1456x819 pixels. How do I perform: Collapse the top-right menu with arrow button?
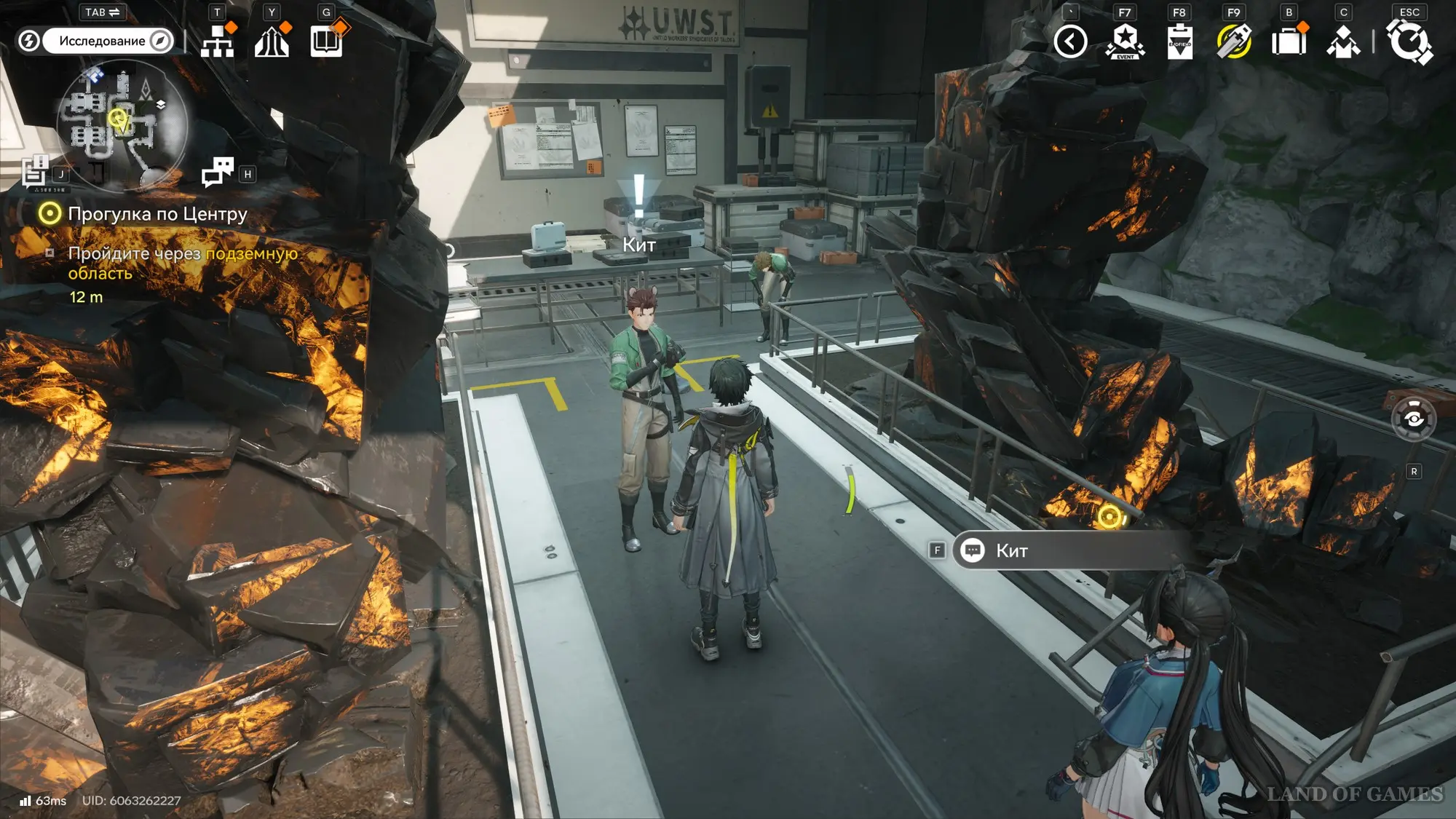coord(1070,41)
